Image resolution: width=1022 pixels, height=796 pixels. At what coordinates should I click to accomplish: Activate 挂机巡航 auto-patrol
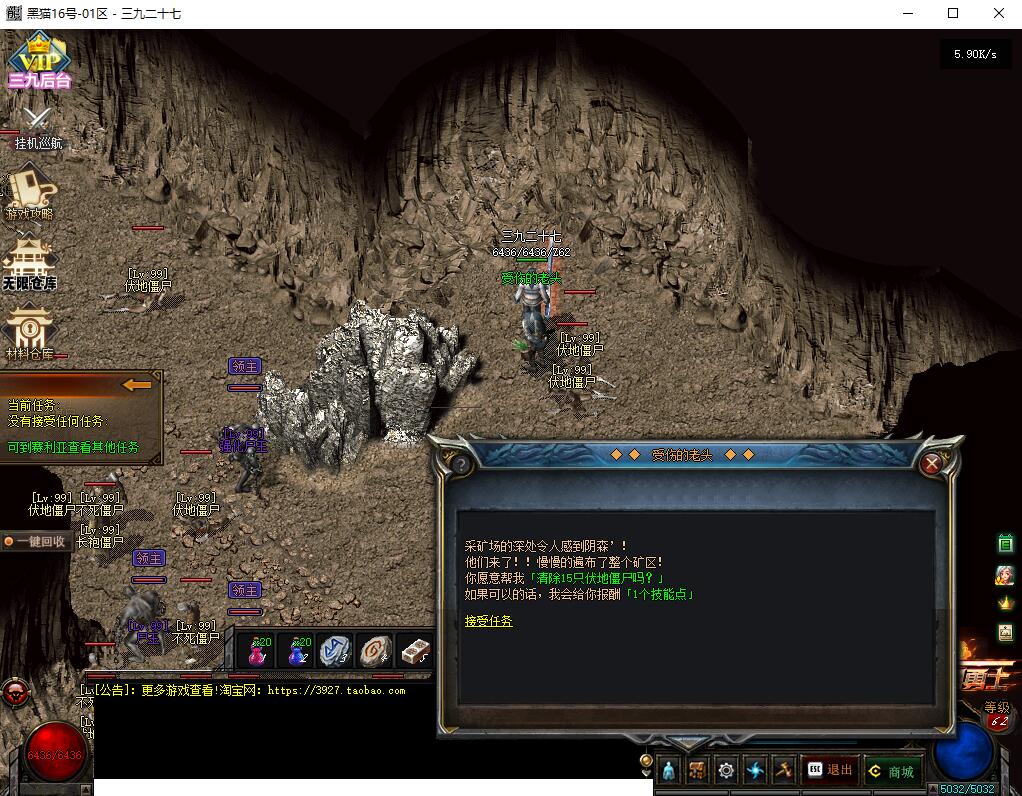(38, 128)
